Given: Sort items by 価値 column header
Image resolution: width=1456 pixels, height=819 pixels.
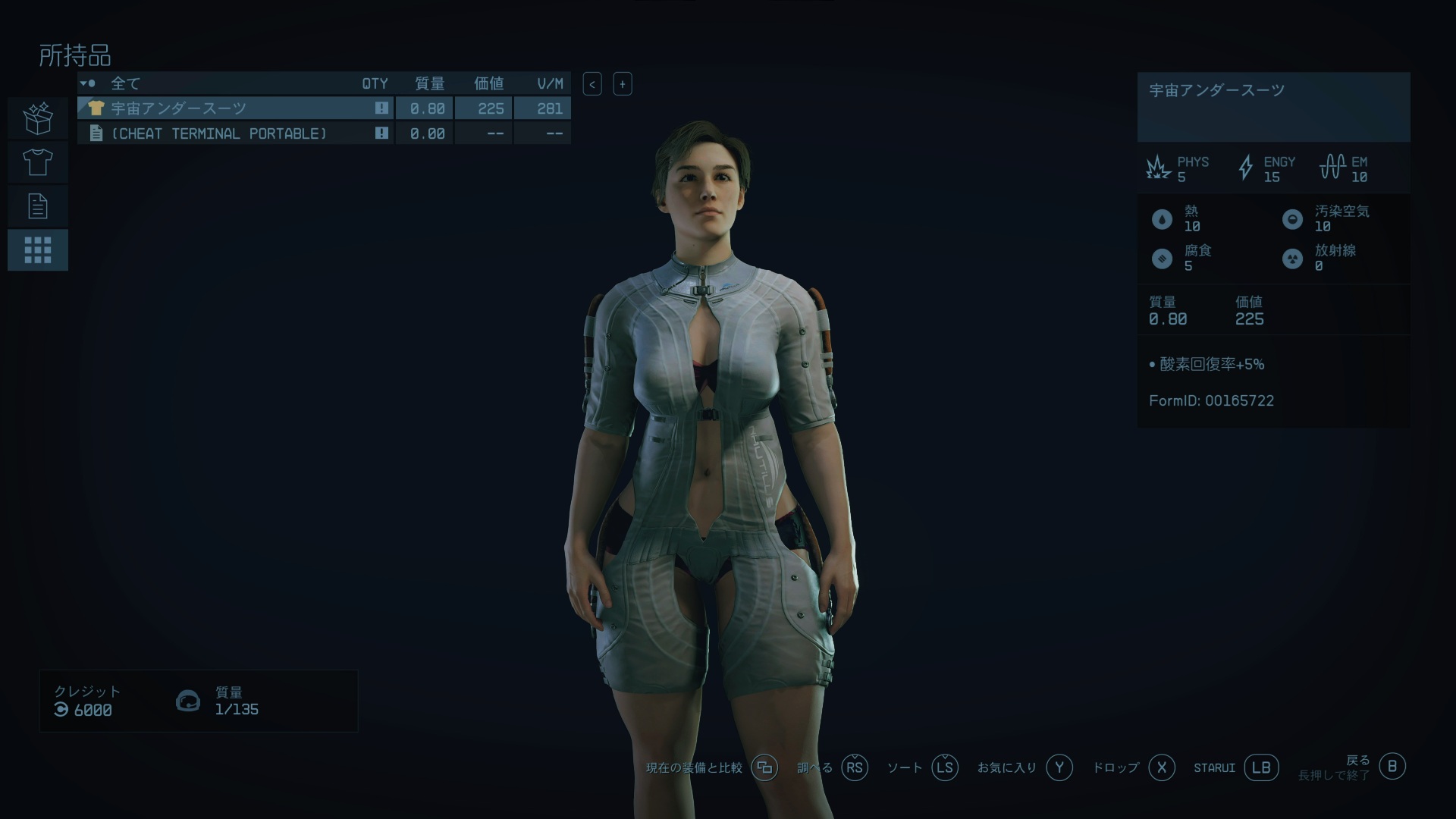Looking at the screenshot, I should click(488, 83).
